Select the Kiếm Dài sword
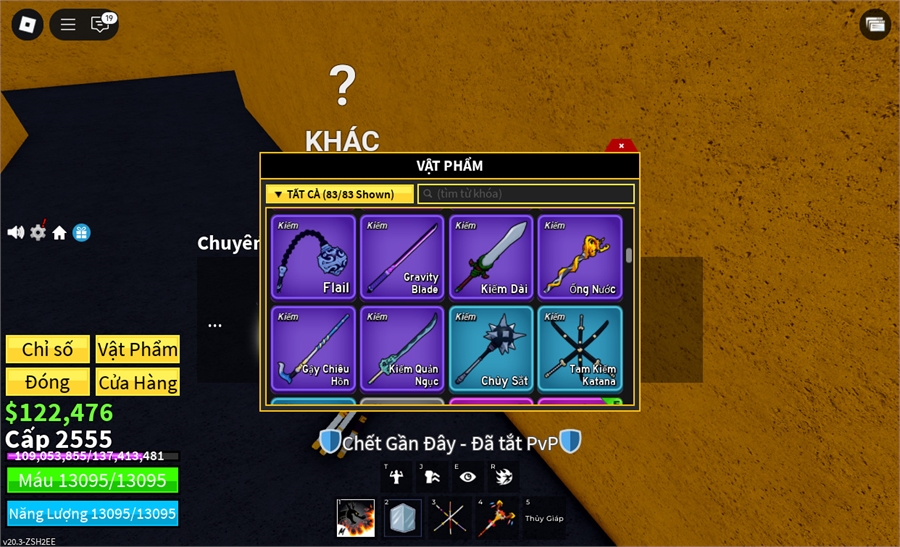 [x=490, y=257]
